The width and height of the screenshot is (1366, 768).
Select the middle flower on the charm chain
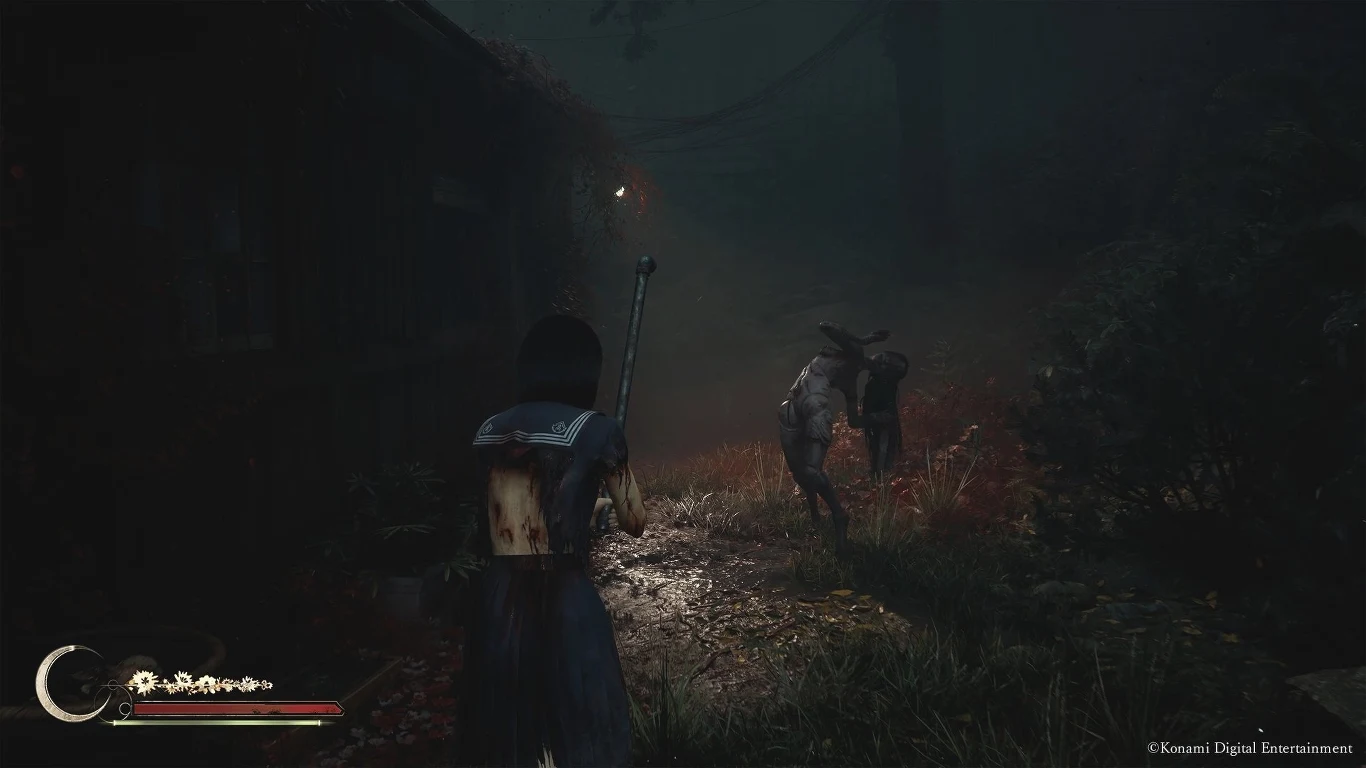tap(206, 683)
